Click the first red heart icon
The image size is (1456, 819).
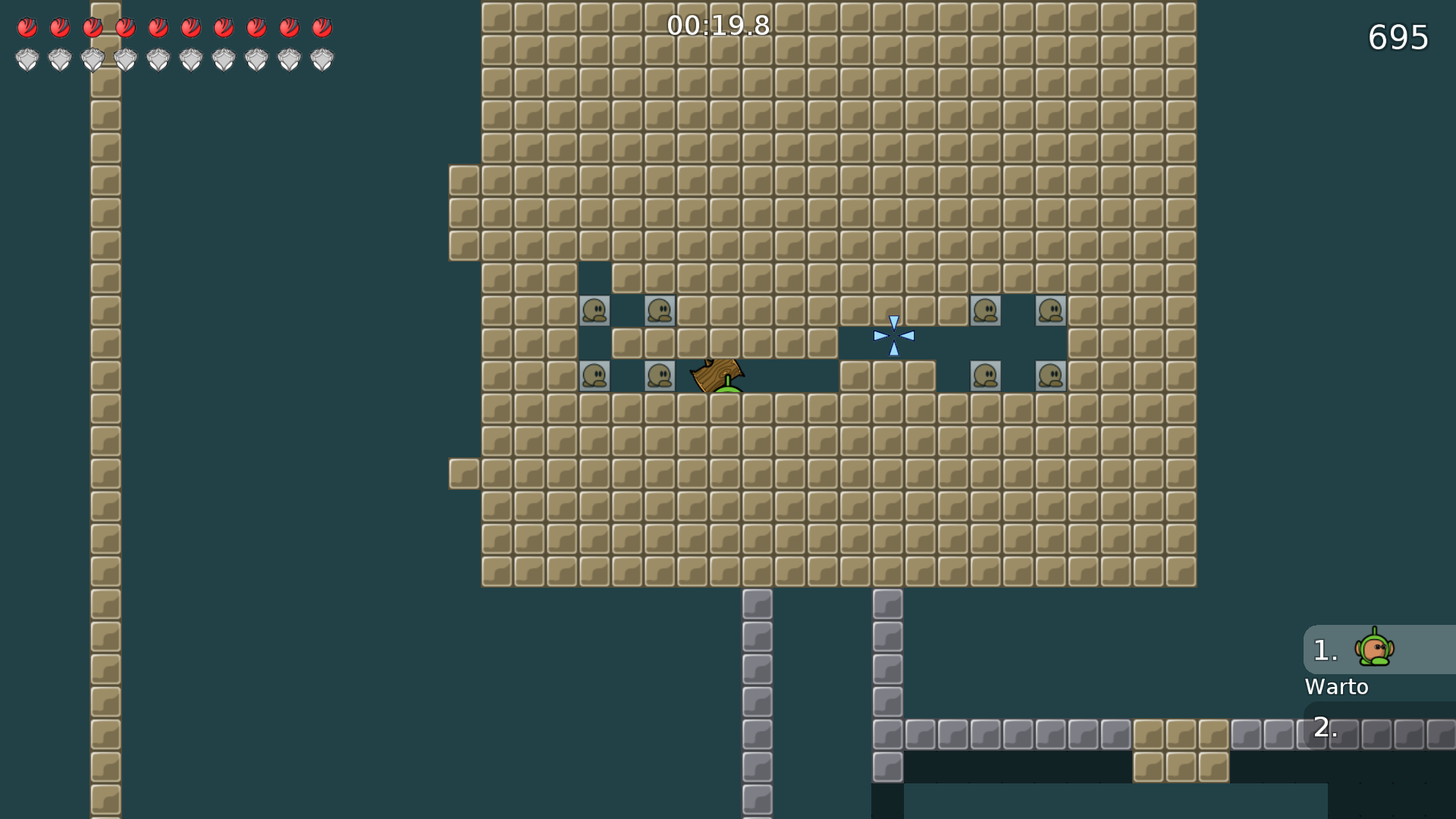(x=27, y=28)
